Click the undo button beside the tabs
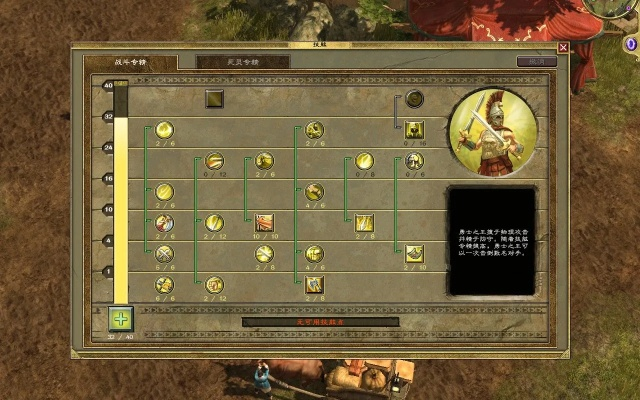The image size is (640, 400). pos(536,62)
